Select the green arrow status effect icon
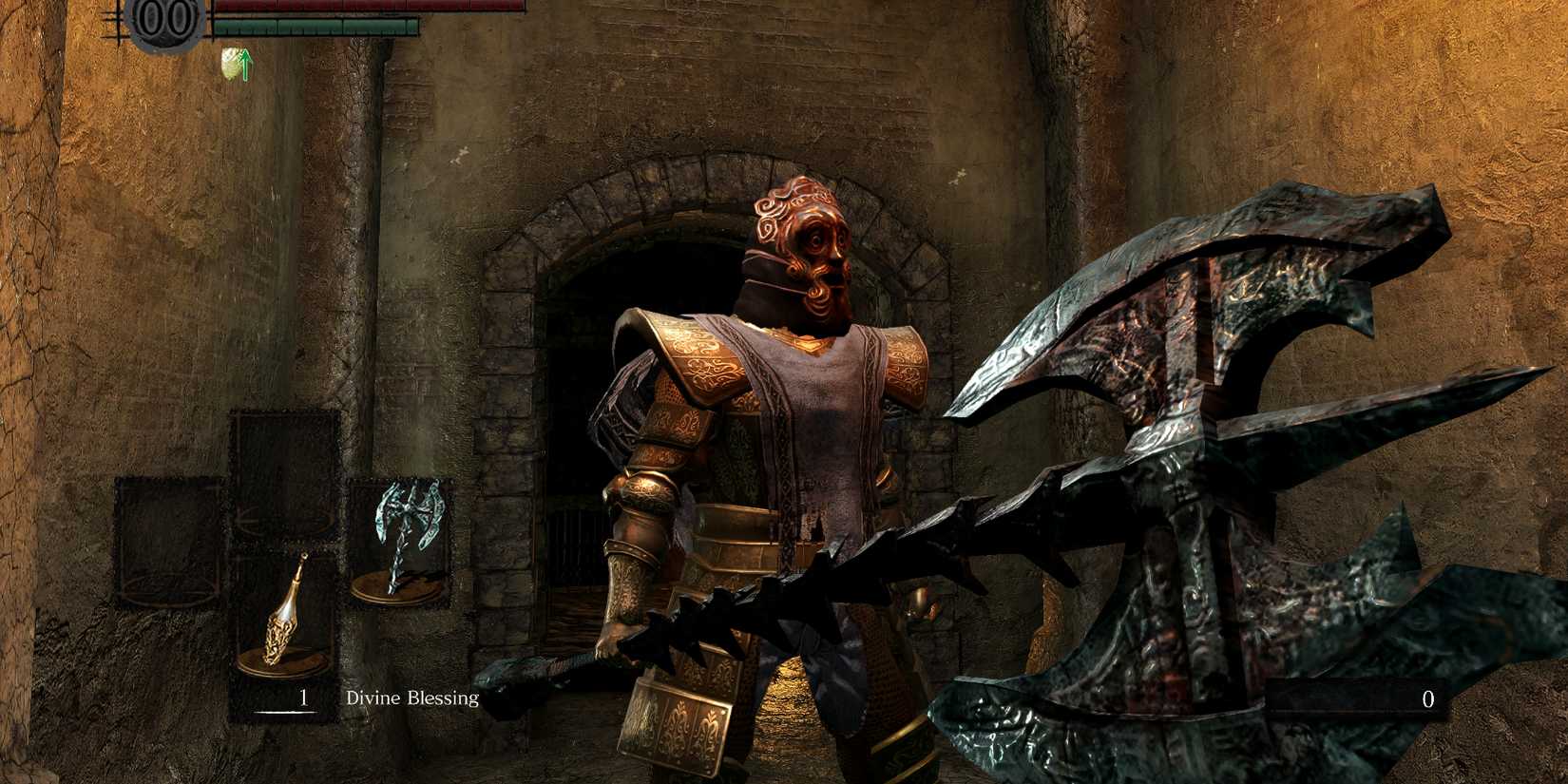 (x=245, y=65)
